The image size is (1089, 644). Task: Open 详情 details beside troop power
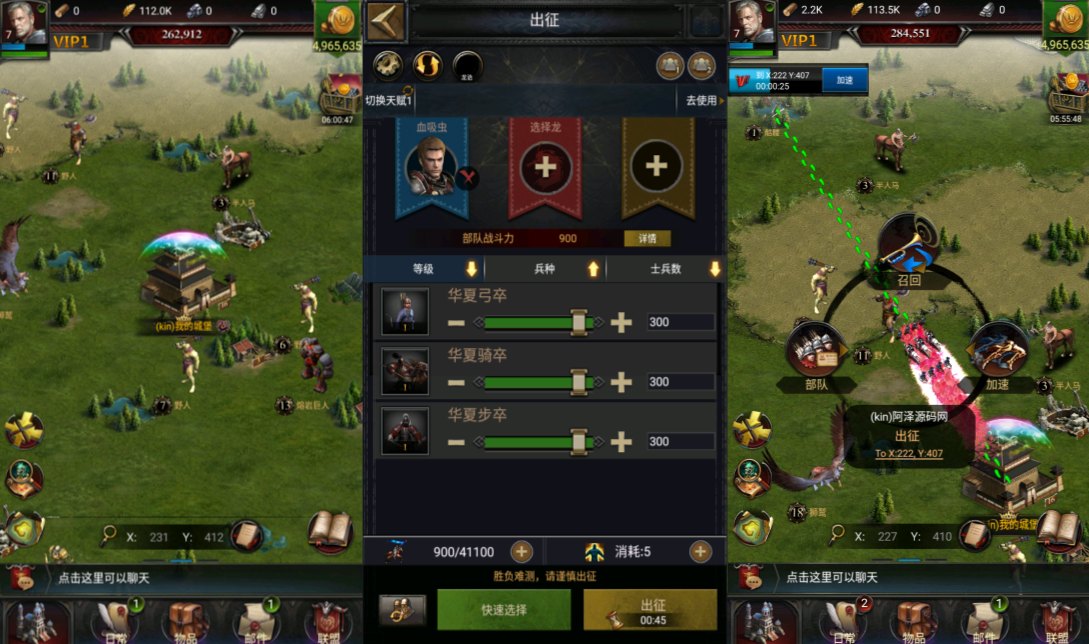click(647, 239)
